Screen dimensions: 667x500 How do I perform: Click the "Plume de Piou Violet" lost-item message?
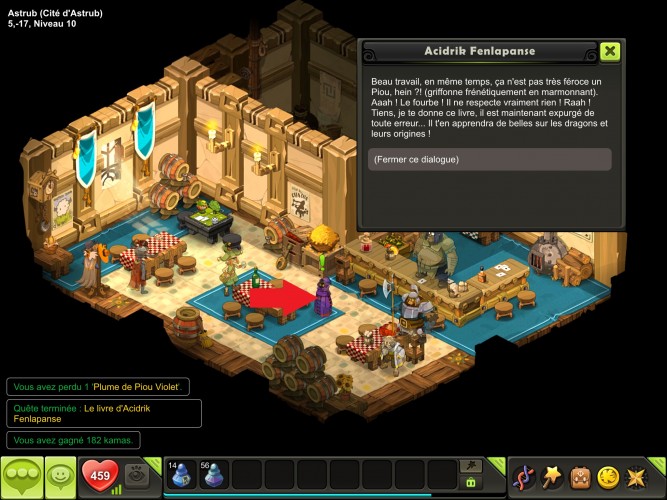(x=98, y=386)
